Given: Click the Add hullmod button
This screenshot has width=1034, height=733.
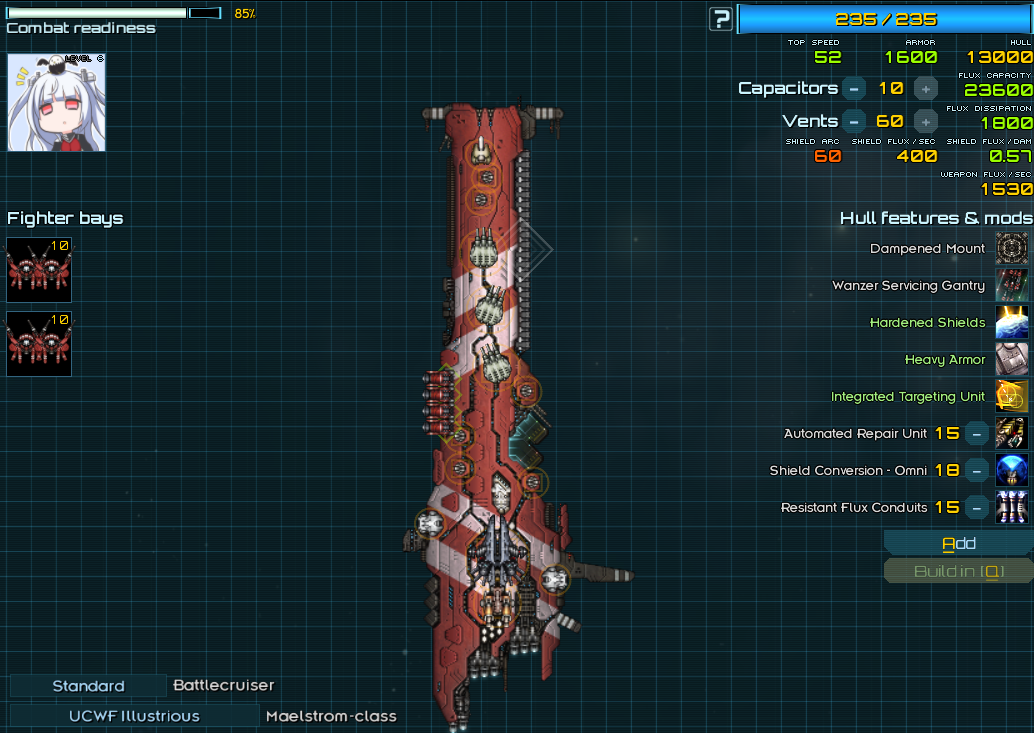Looking at the screenshot, I should (958, 544).
